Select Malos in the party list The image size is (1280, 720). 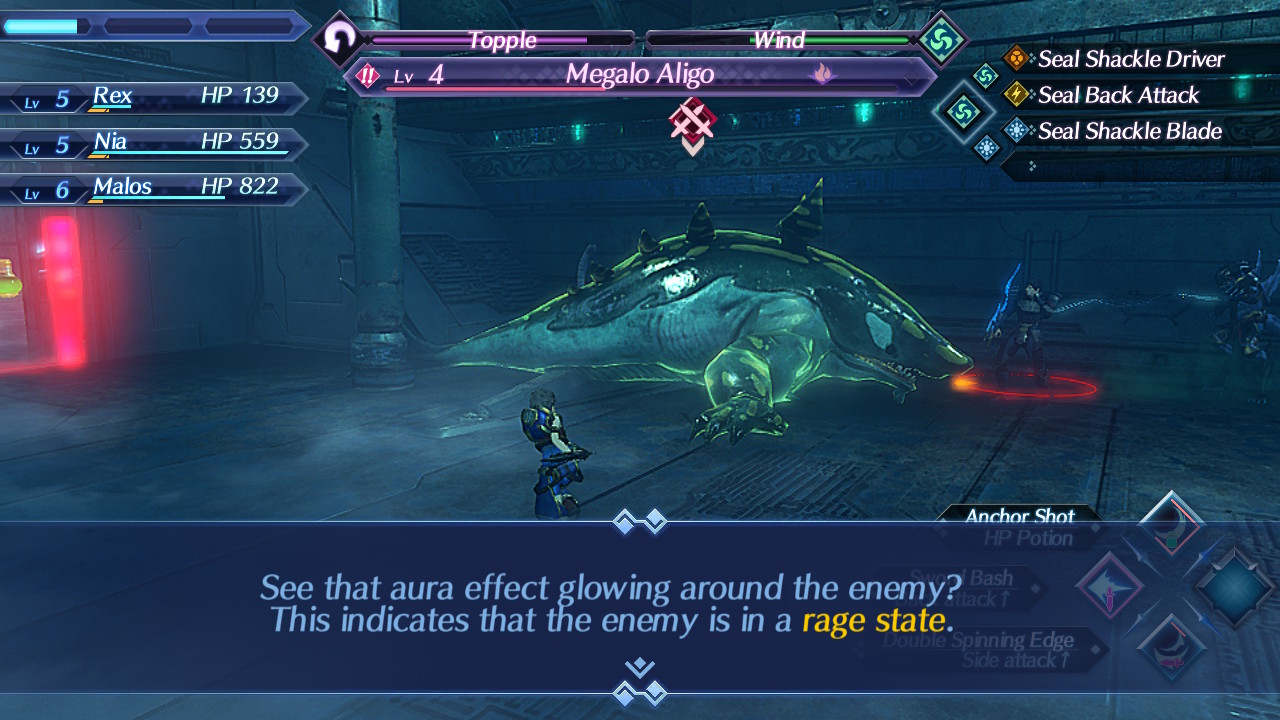tap(150, 188)
